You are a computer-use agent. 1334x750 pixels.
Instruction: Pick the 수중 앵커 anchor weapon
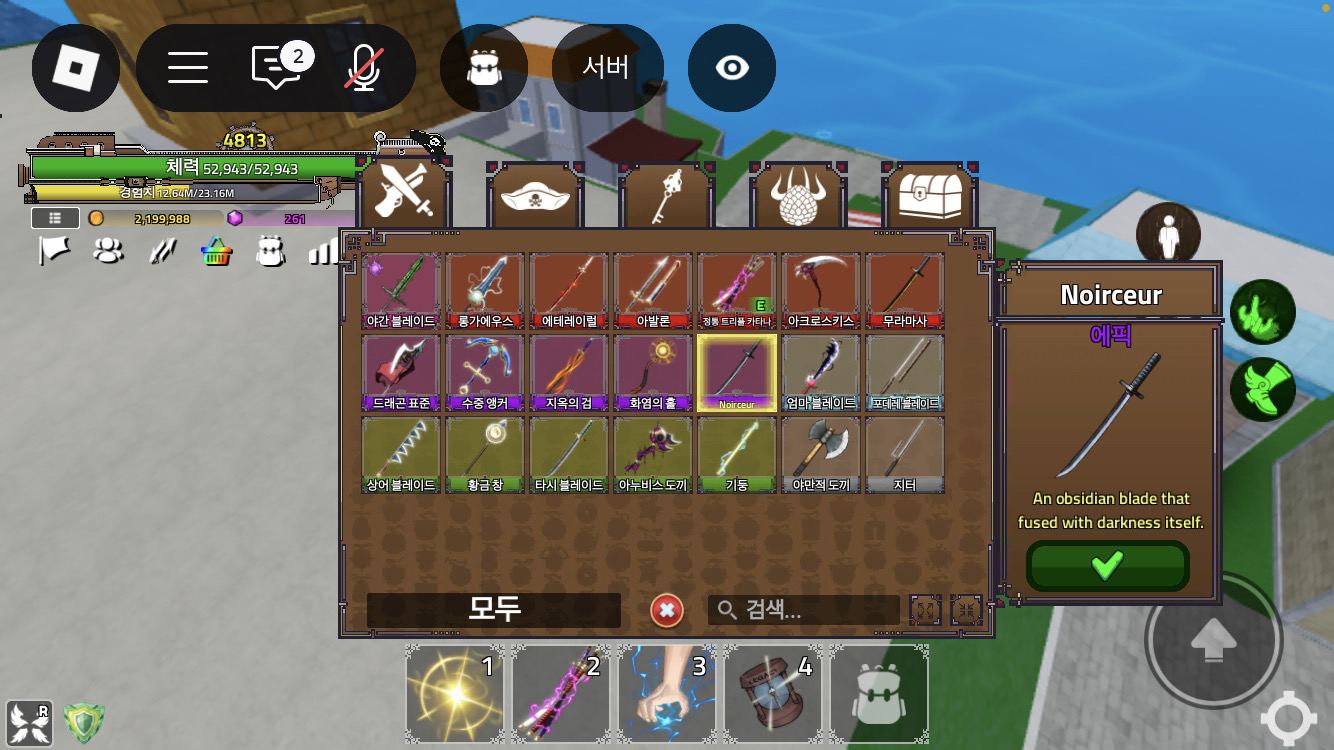484,373
